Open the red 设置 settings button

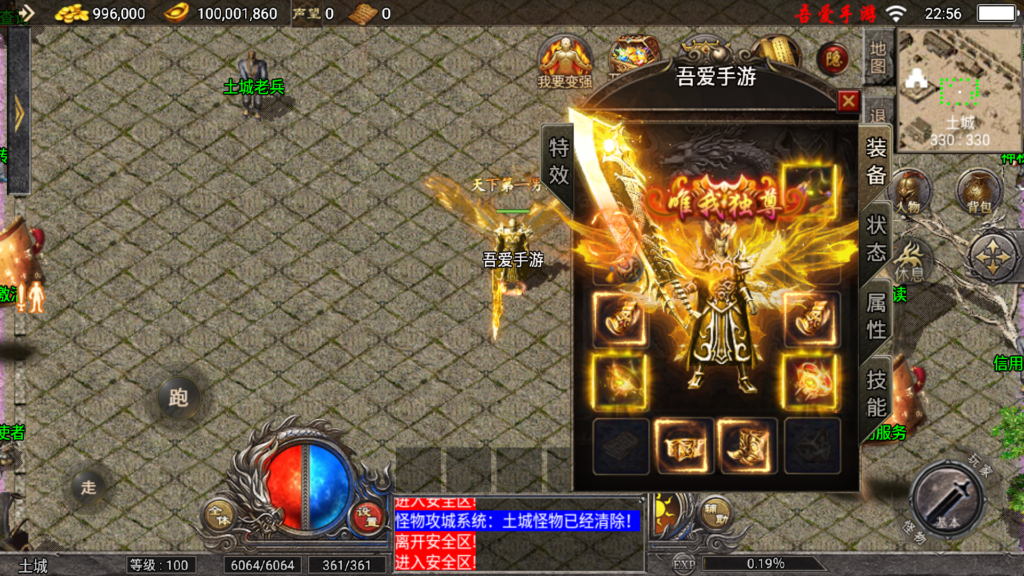click(367, 515)
